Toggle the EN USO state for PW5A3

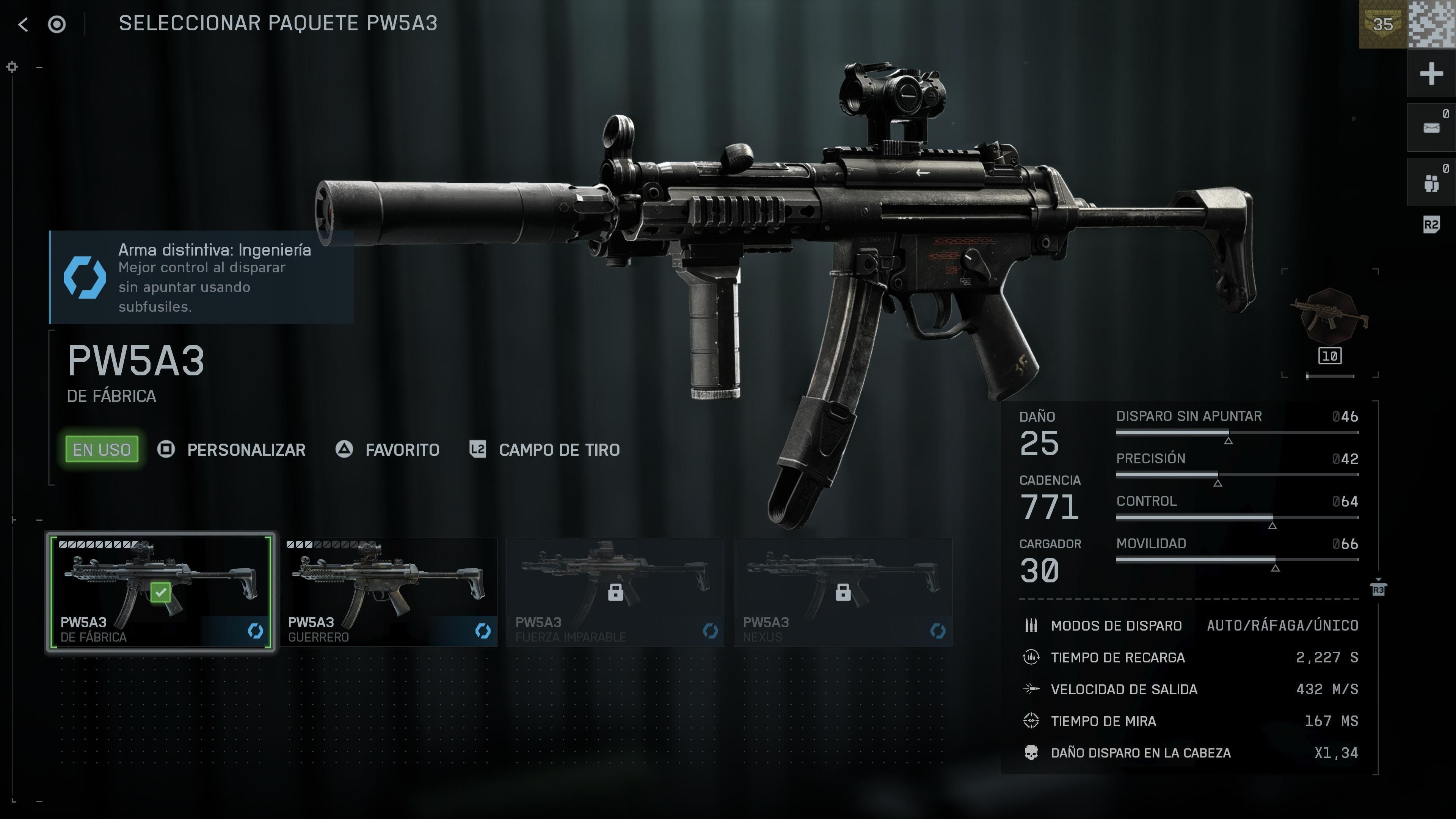tap(100, 449)
